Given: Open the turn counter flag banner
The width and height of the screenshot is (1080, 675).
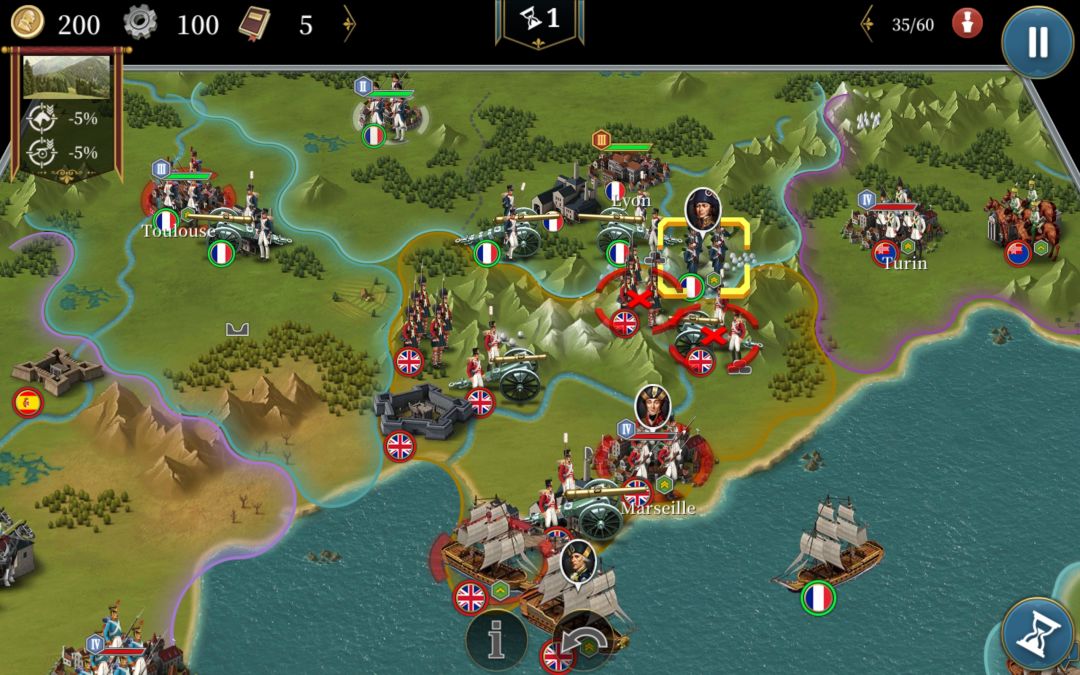Looking at the screenshot, I should (539, 20).
